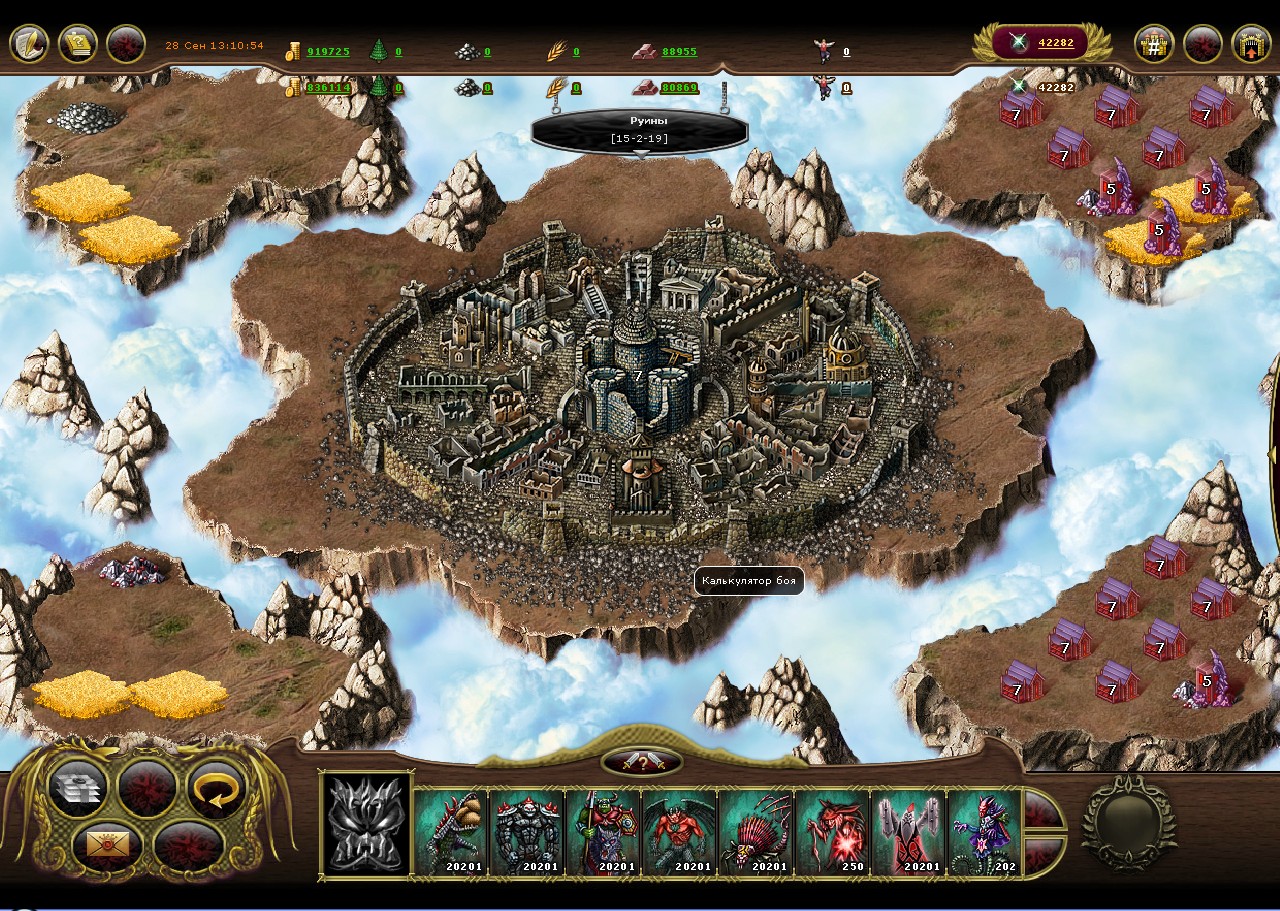Click the castle with hash sign button
The image size is (1280, 911).
[x=1154, y=44]
